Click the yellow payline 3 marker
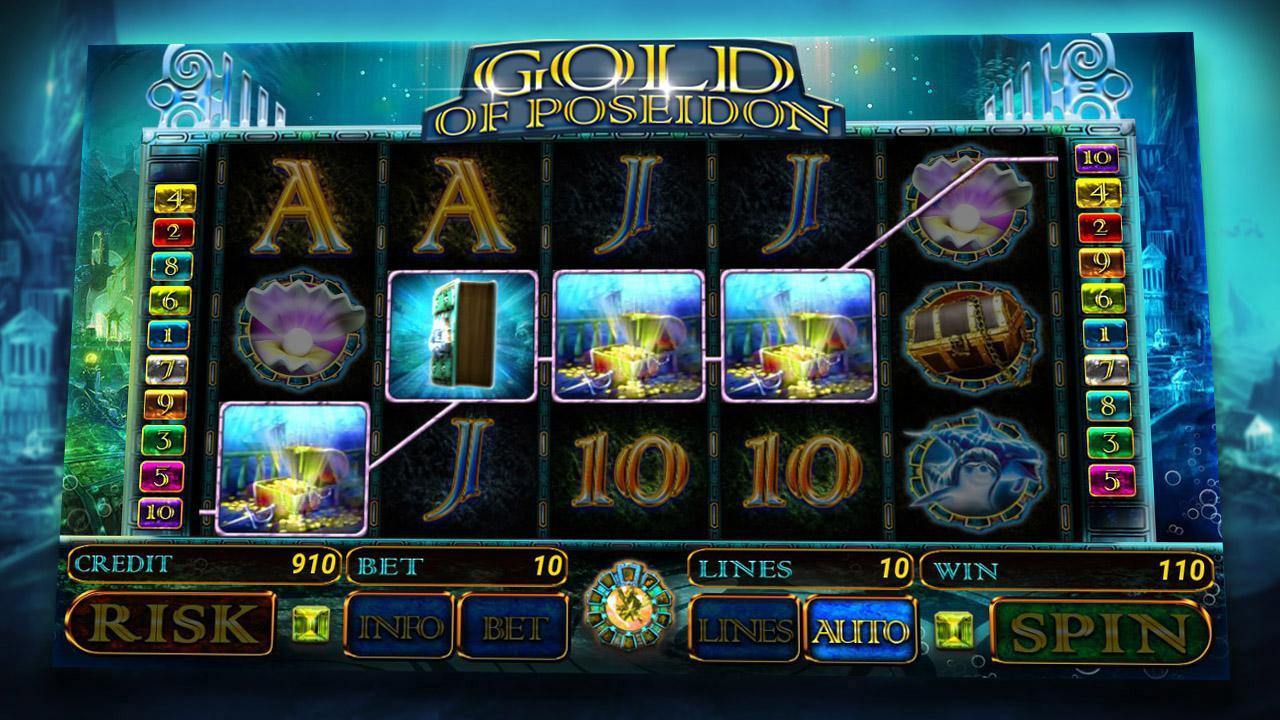 (168, 438)
